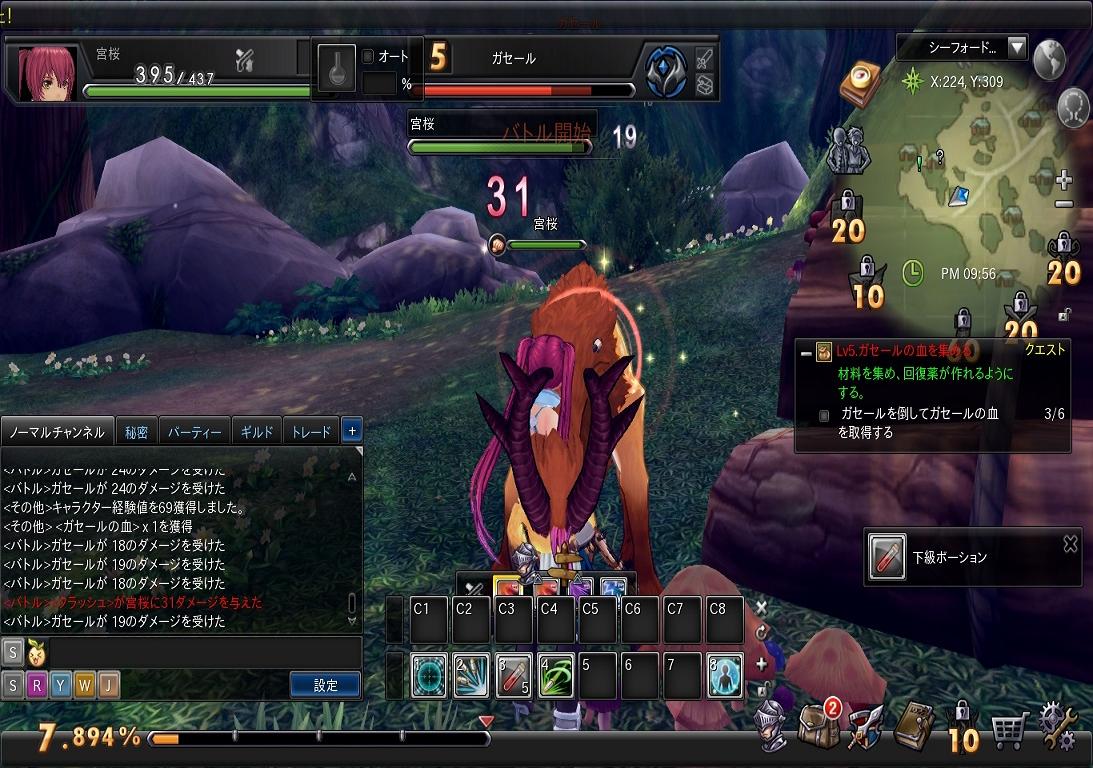Open the character helmet menu icon
1093x768 pixels.
click(769, 726)
